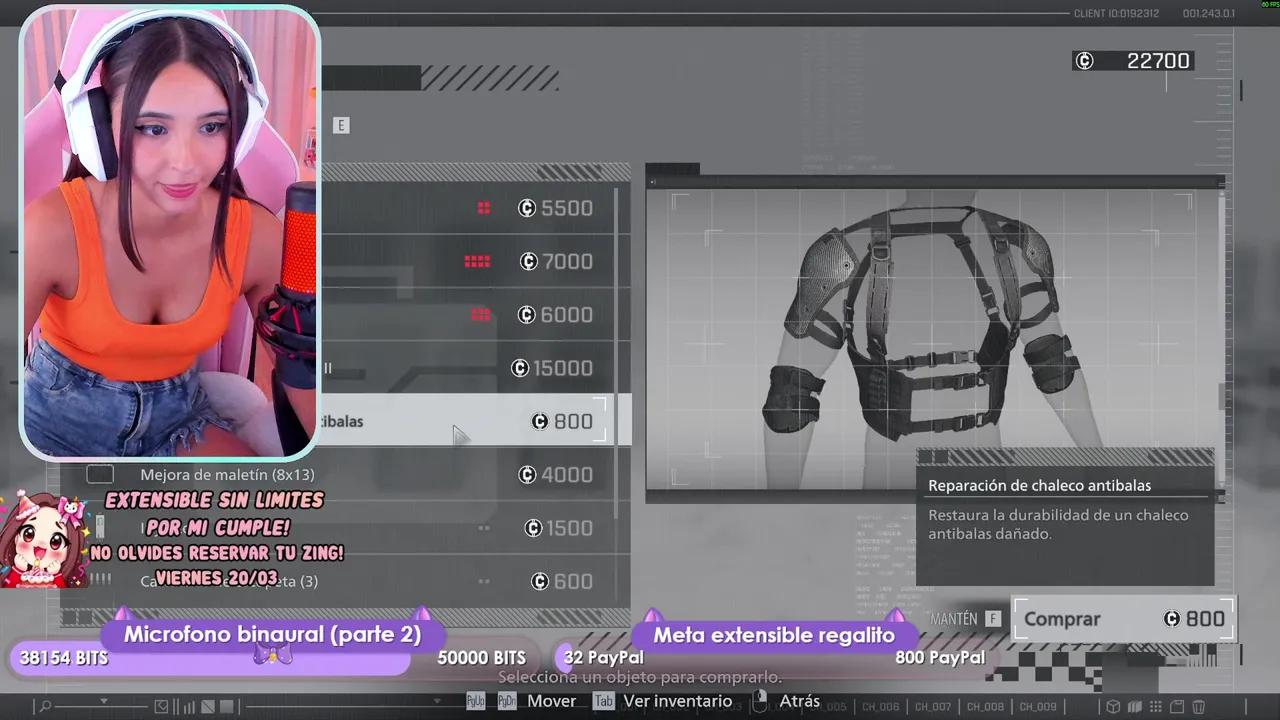1280x720 pixels.
Task: Click Ver inventario at the bottom
Action: point(677,701)
